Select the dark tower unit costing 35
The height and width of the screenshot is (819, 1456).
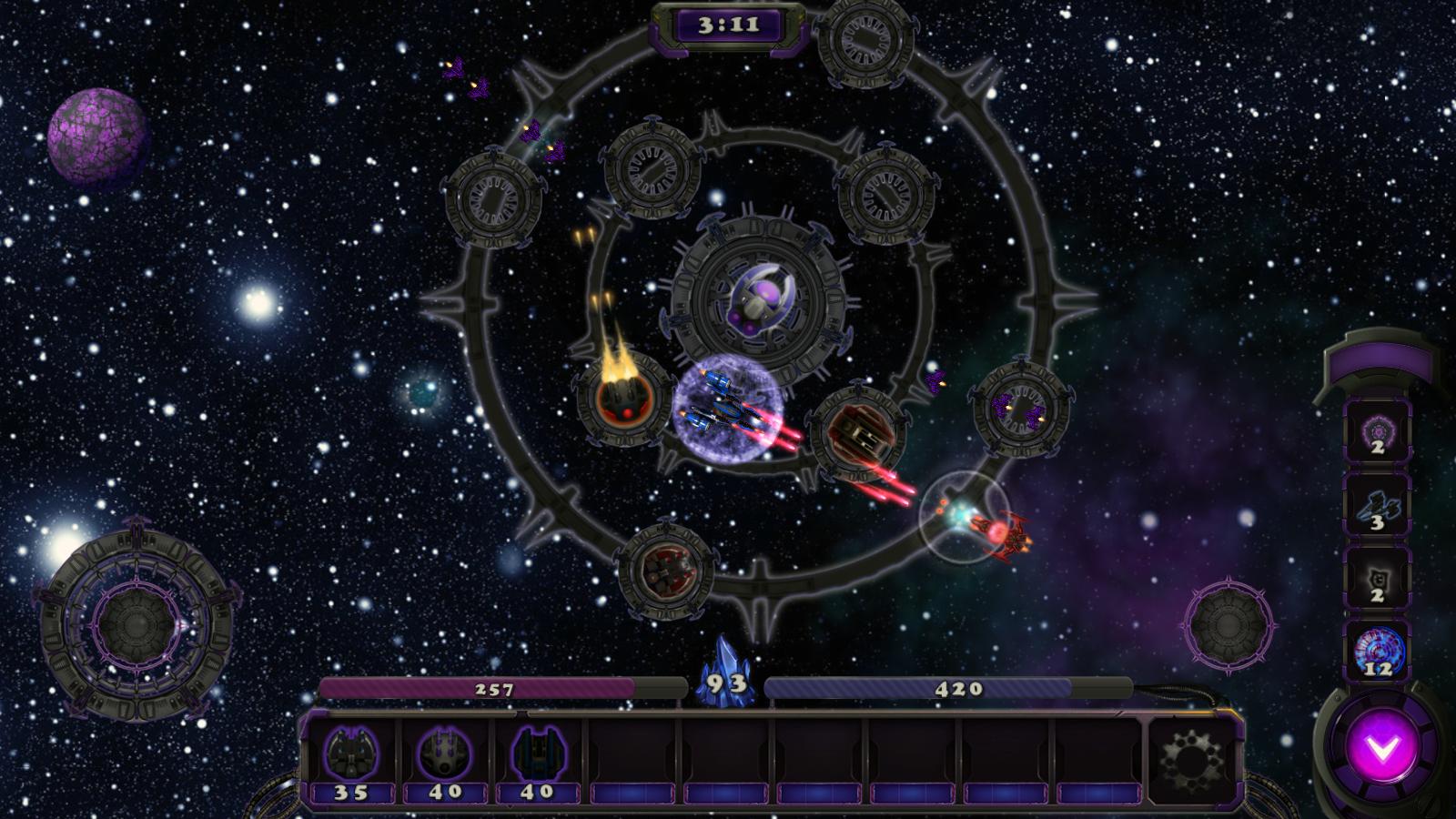point(353,753)
